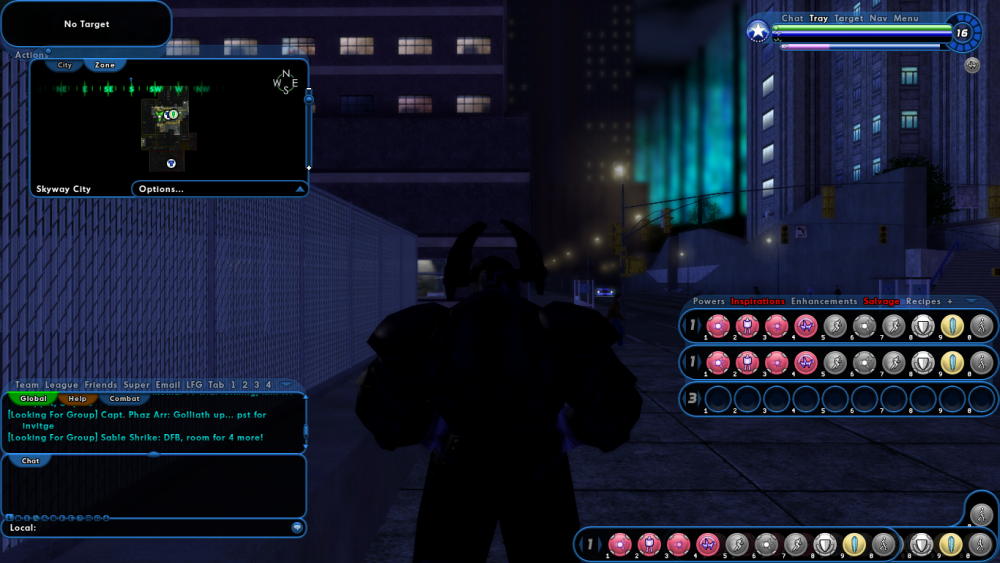The width and height of the screenshot is (1000, 563).
Task: Open the Email window
Action: (x=168, y=385)
